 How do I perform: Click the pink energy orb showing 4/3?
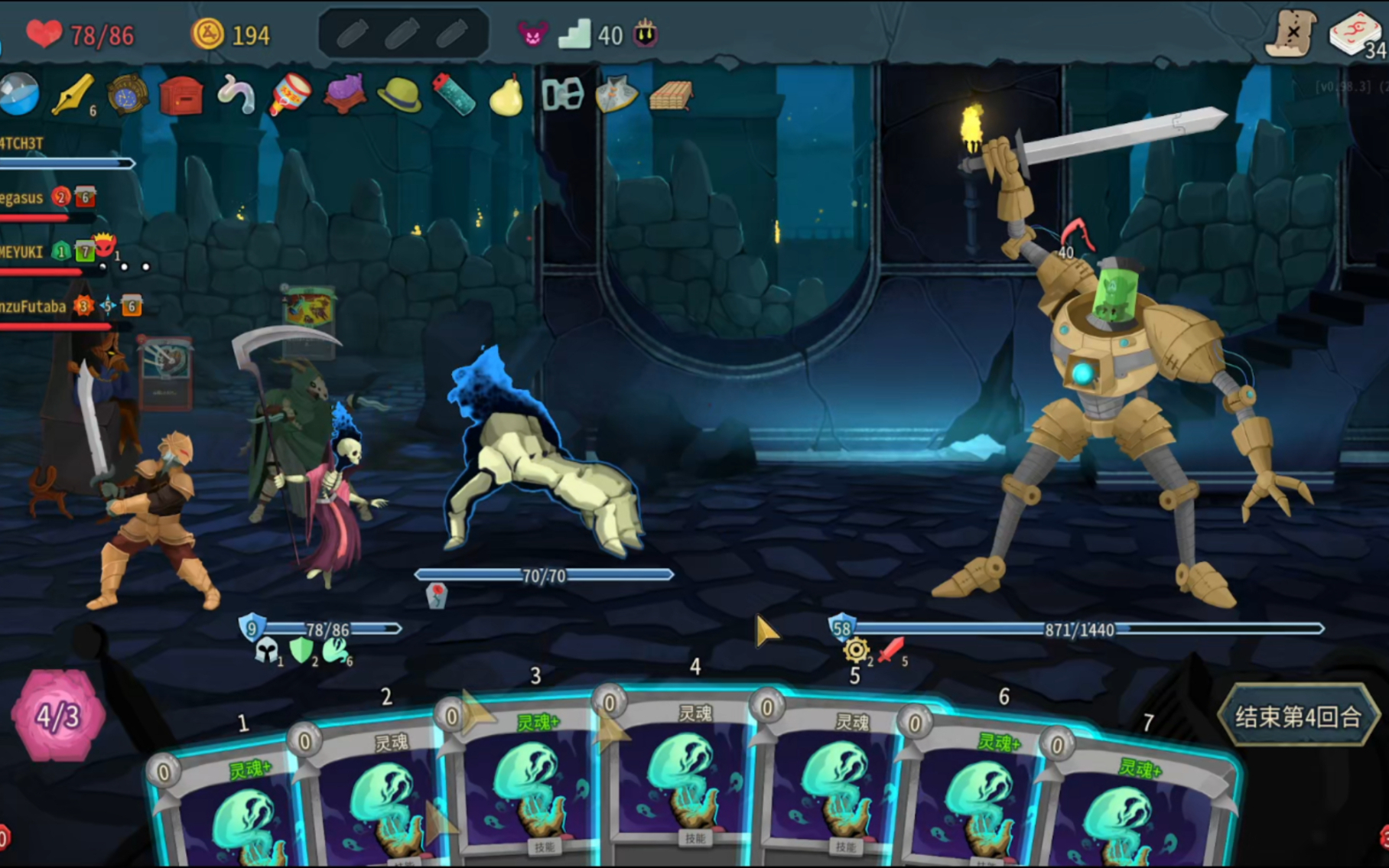[58, 716]
